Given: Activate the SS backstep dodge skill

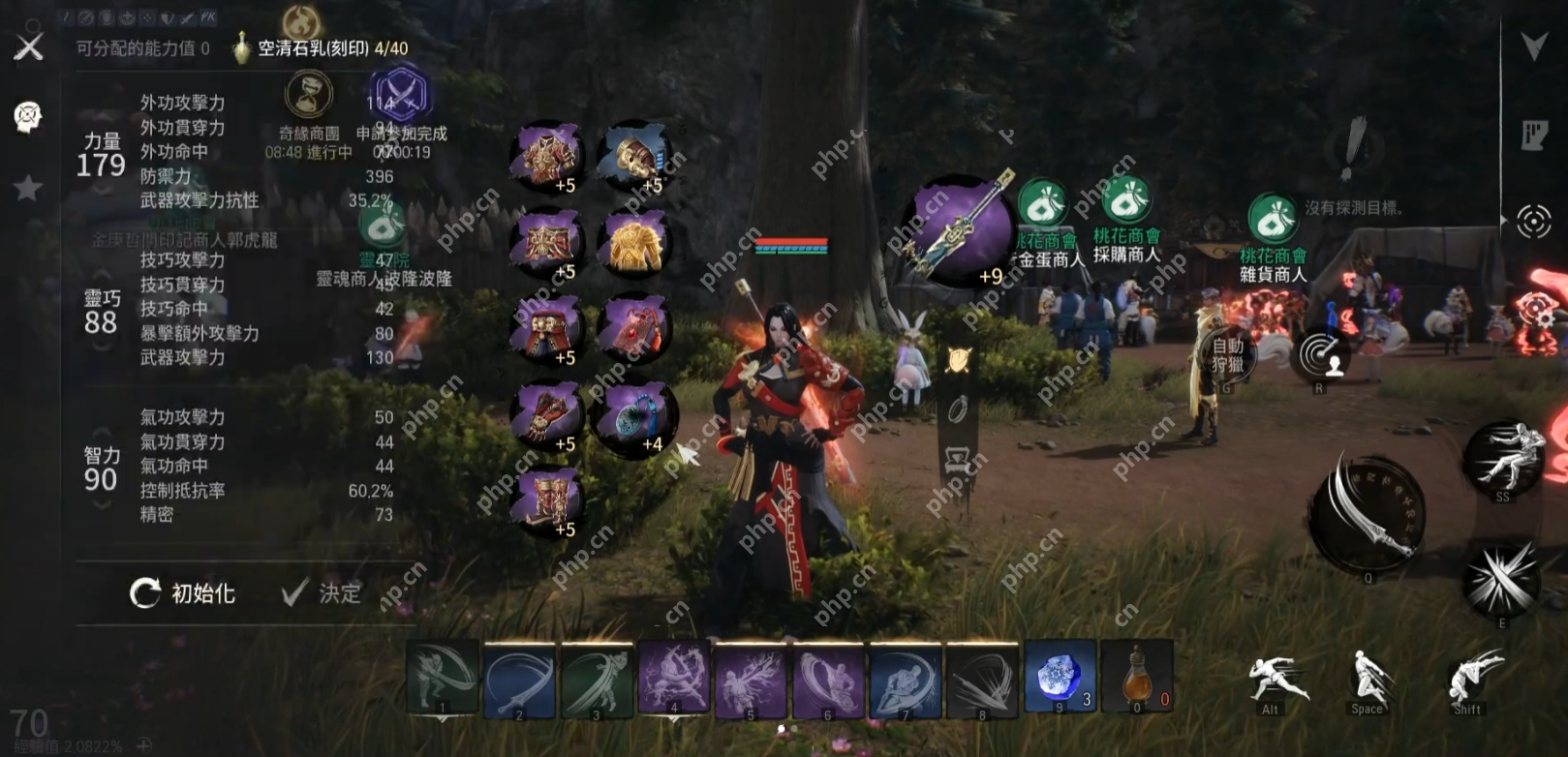Looking at the screenshot, I should click(x=1503, y=459).
